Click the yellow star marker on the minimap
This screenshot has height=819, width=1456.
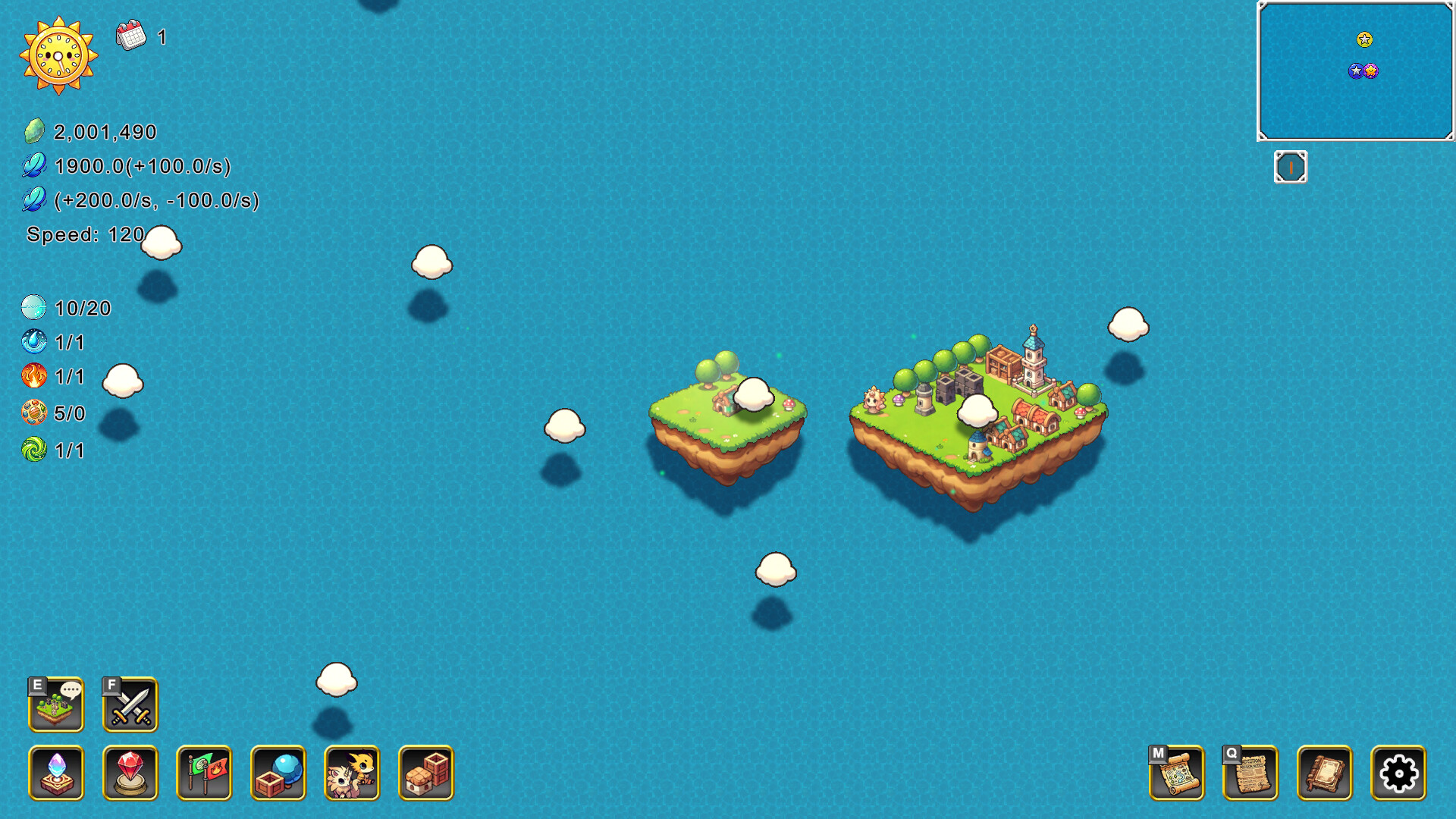1365,40
